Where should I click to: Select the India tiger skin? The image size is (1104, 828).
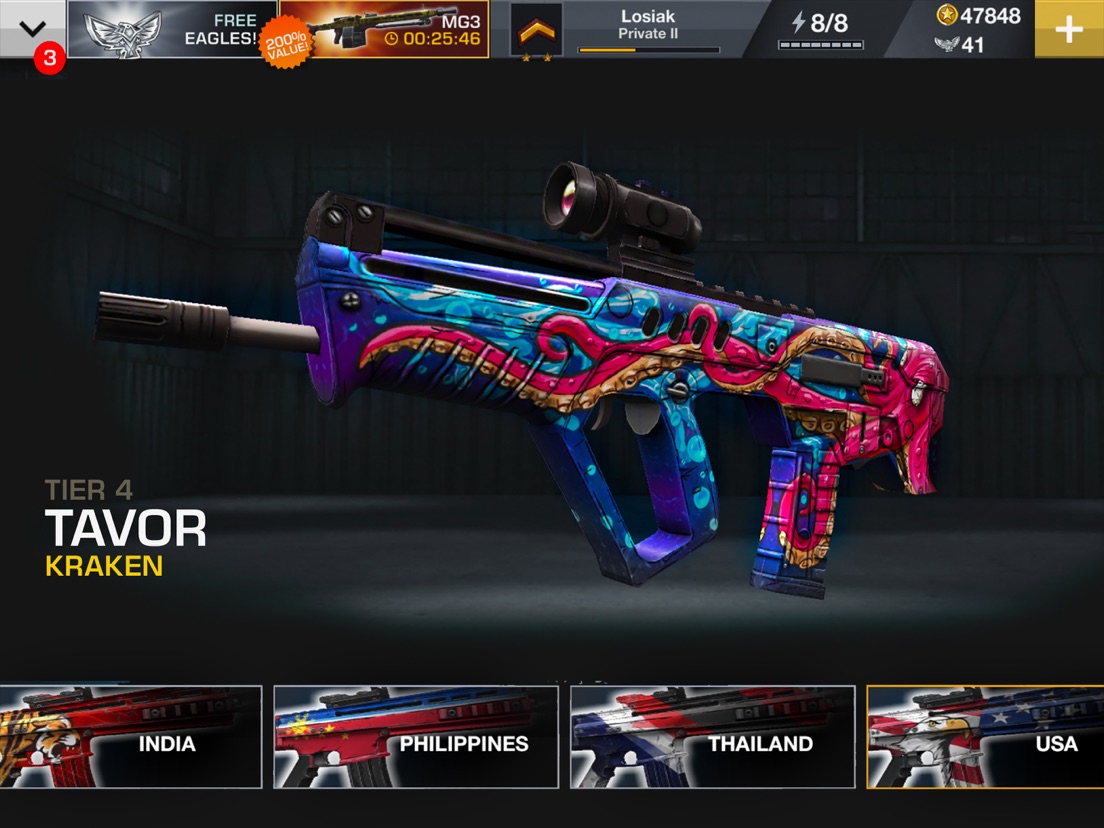[130, 737]
